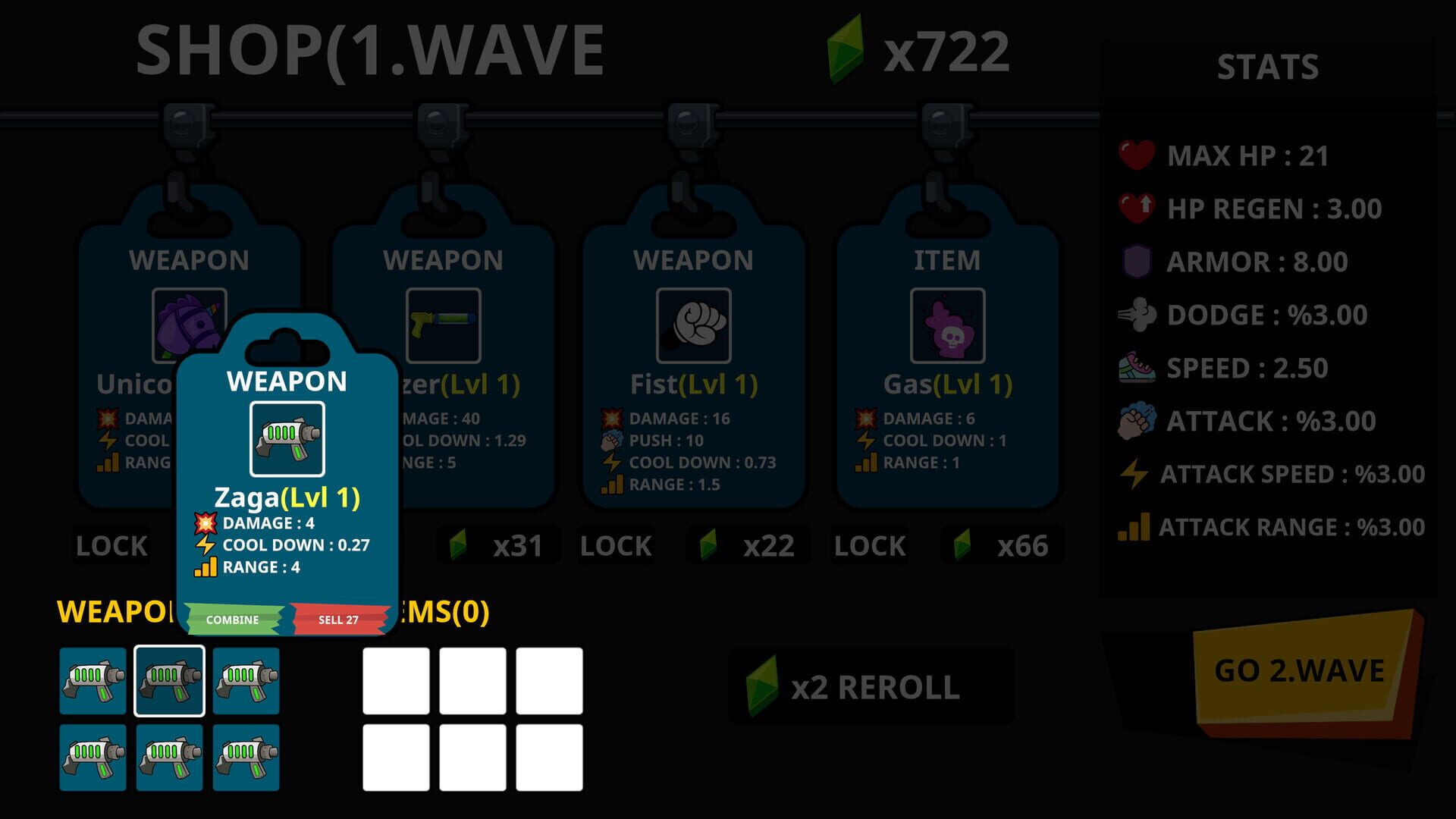Image resolution: width=1456 pixels, height=819 pixels.
Task: Click GO 2.WAVE to start next wave
Action: coord(1301,671)
